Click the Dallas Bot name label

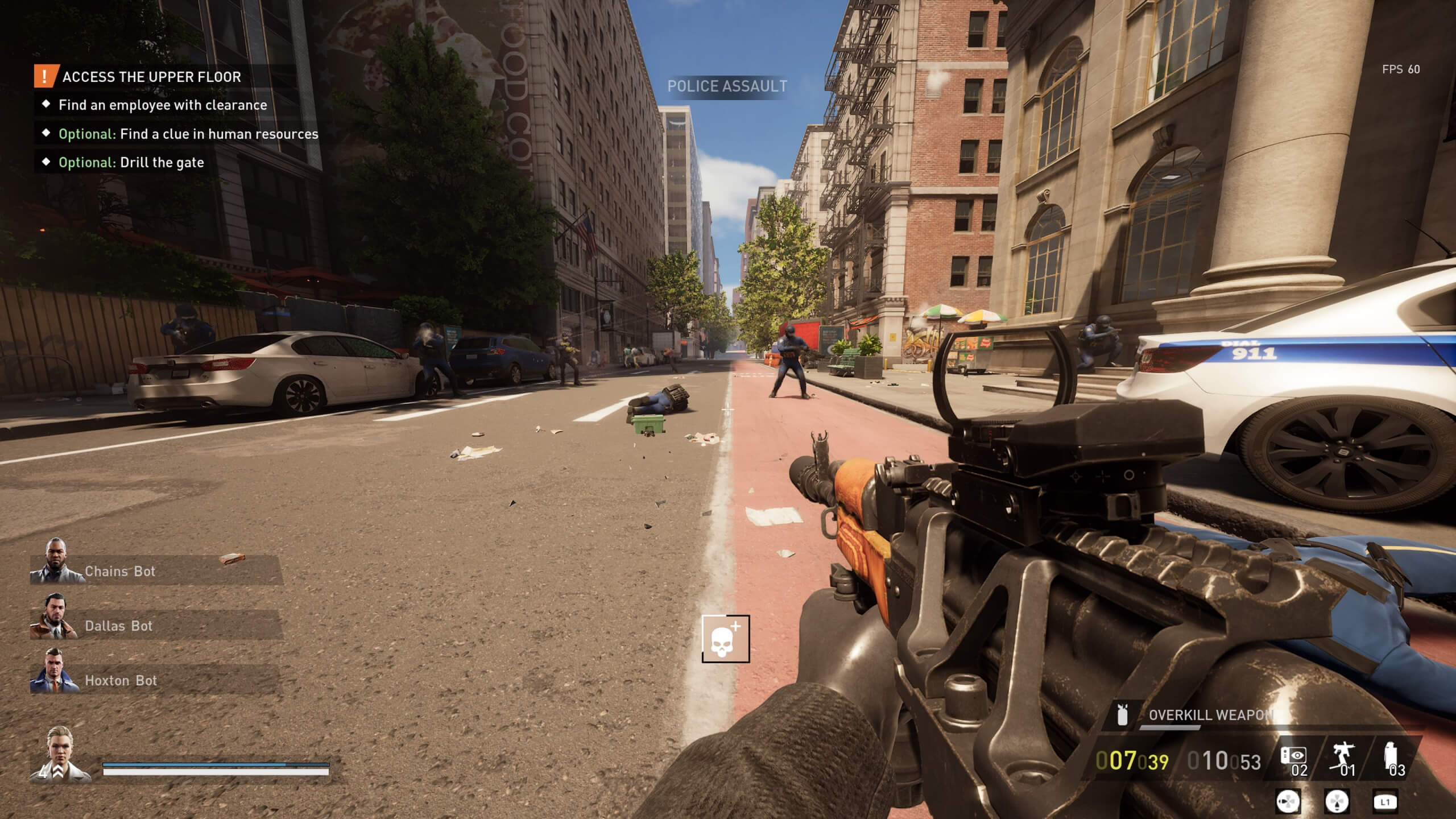[x=118, y=626]
